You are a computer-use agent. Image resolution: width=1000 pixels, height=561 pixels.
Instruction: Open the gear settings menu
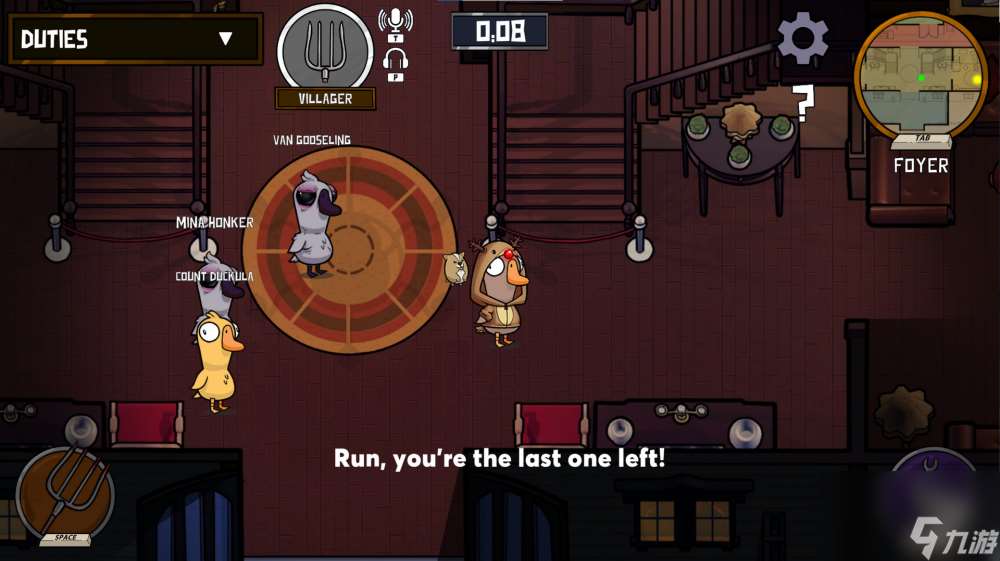pyautogui.click(x=802, y=39)
